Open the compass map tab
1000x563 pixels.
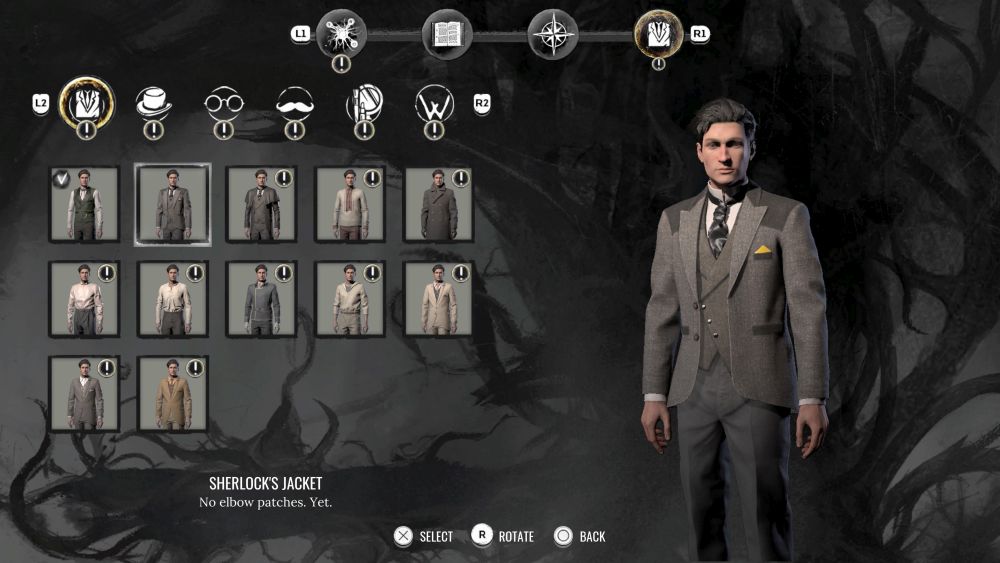click(552, 34)
